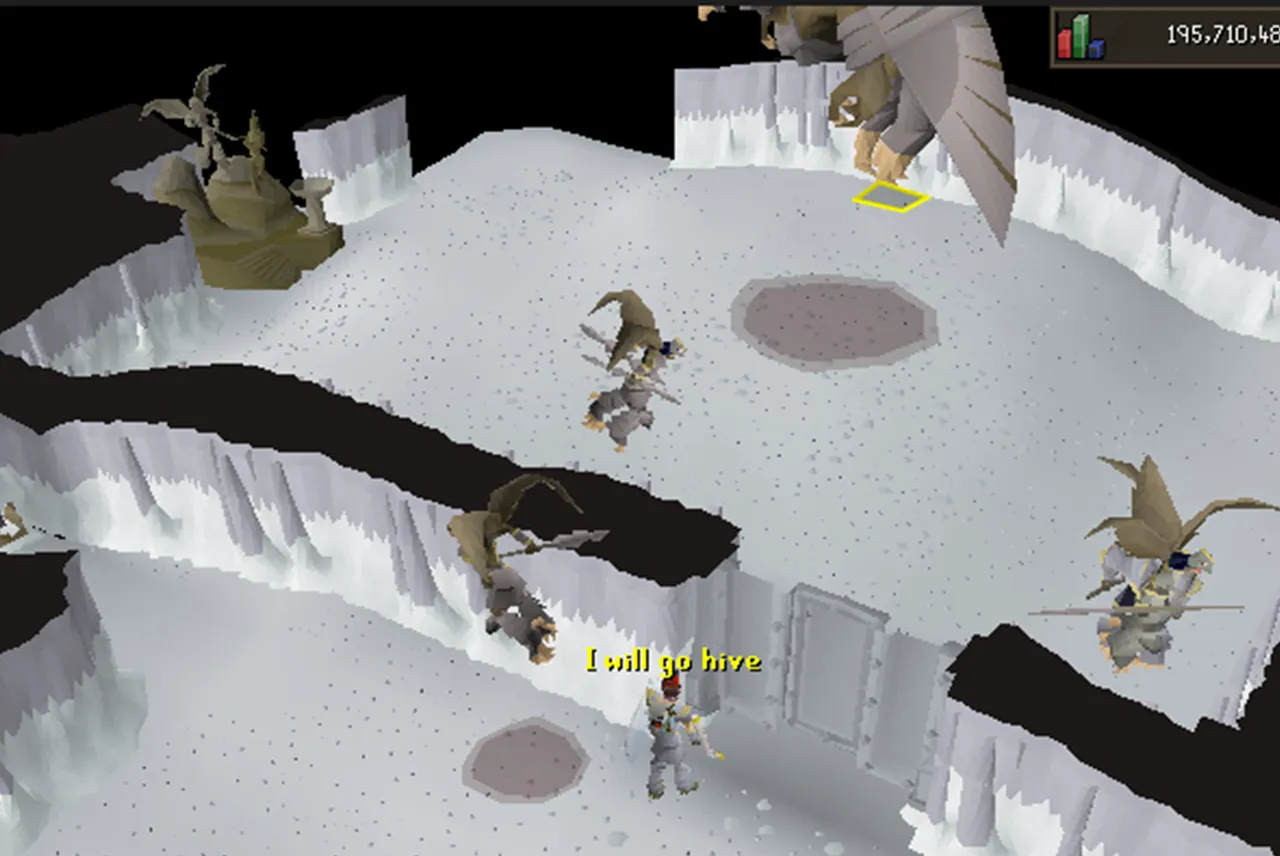This screenshot has width=1280, height=856.
Task: Click the chat text 'I will go hive'
Action: [x=670, y=661]
